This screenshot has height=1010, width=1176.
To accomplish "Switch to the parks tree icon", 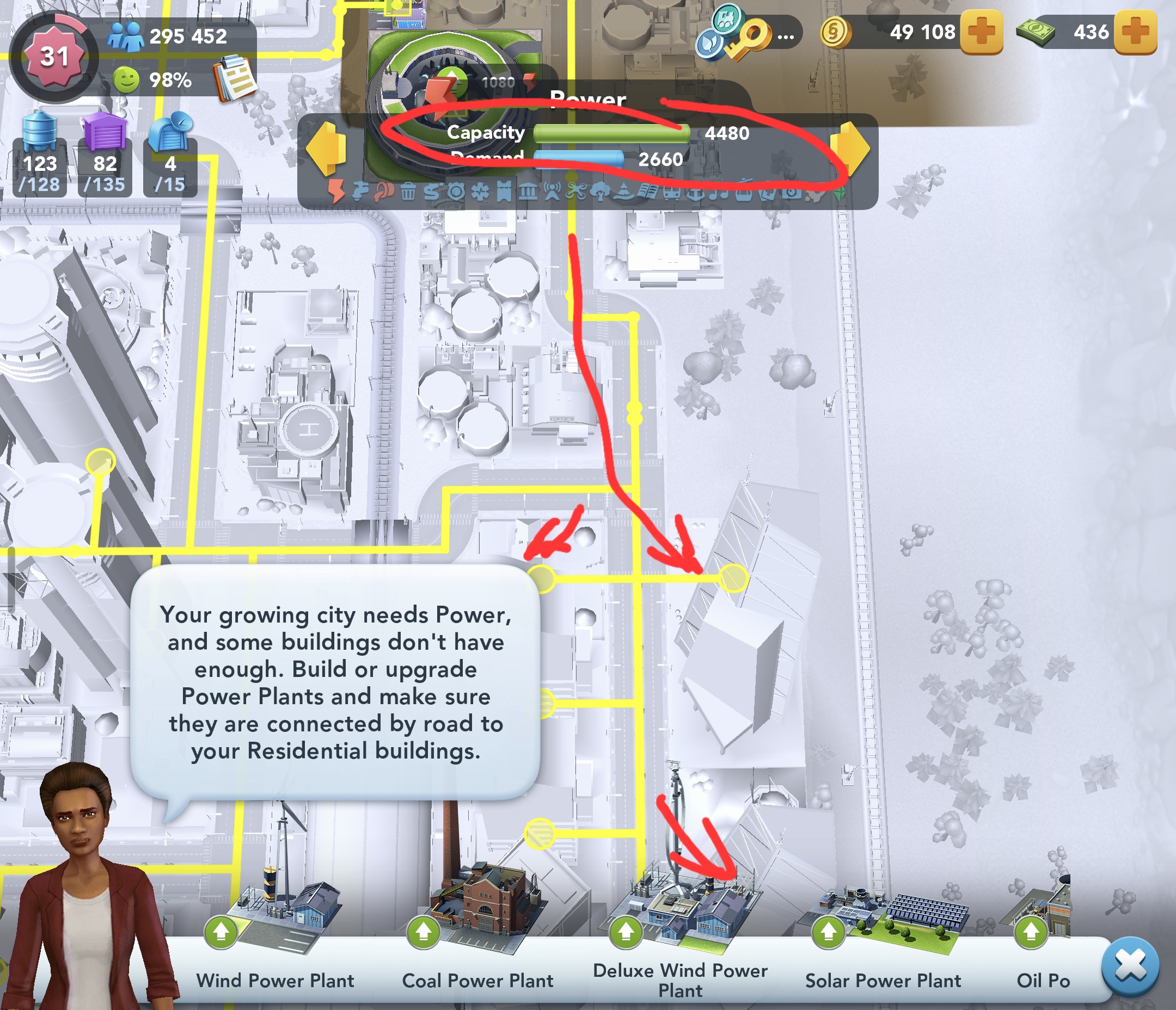I will 600,192.
